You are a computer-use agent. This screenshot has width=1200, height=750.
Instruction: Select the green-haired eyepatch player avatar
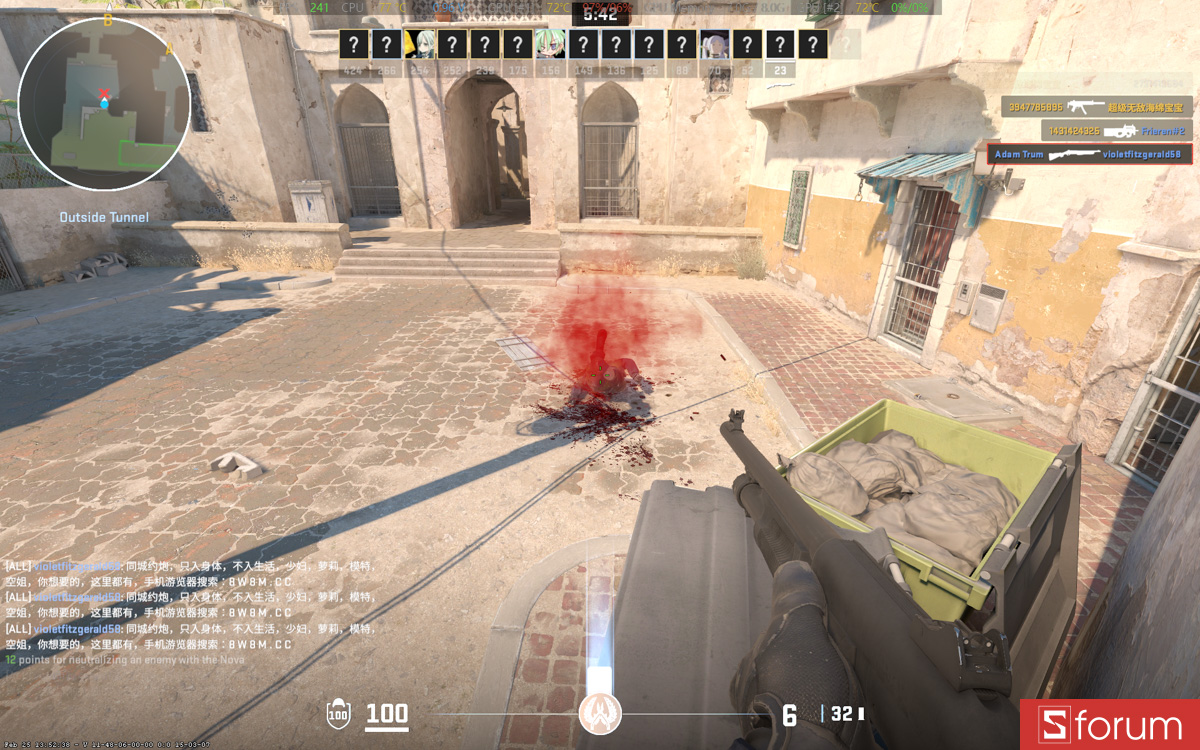pos(549,44)
